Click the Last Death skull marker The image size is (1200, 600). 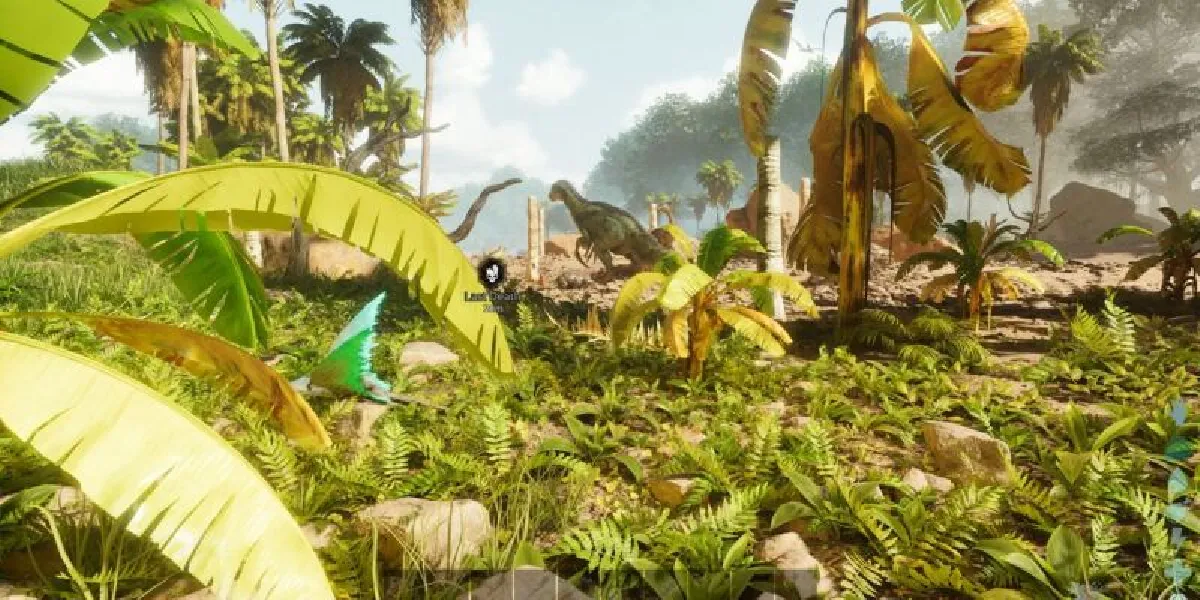(x=491, y=271)
